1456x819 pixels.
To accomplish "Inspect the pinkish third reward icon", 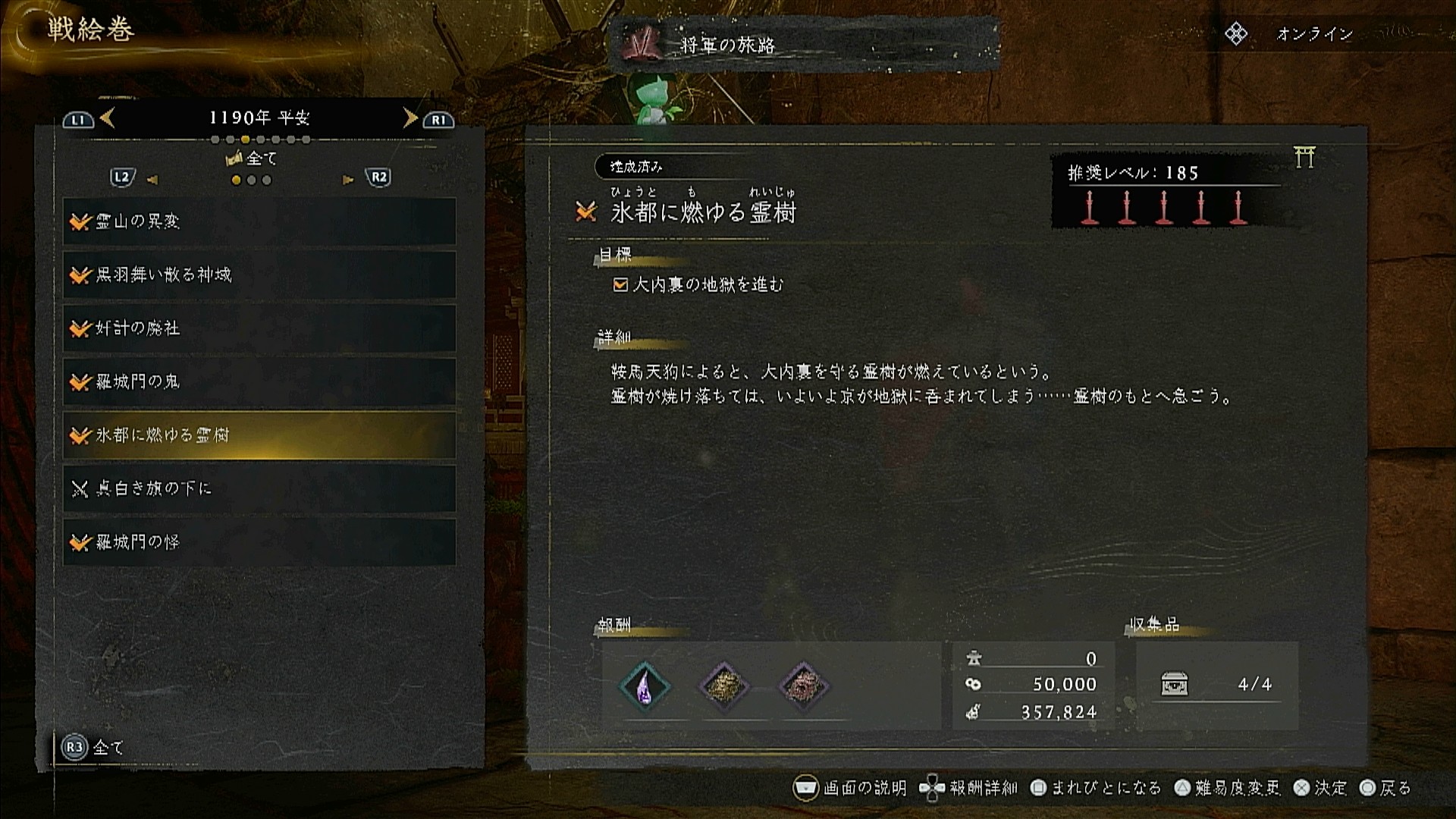I will [x=803, y=686].
